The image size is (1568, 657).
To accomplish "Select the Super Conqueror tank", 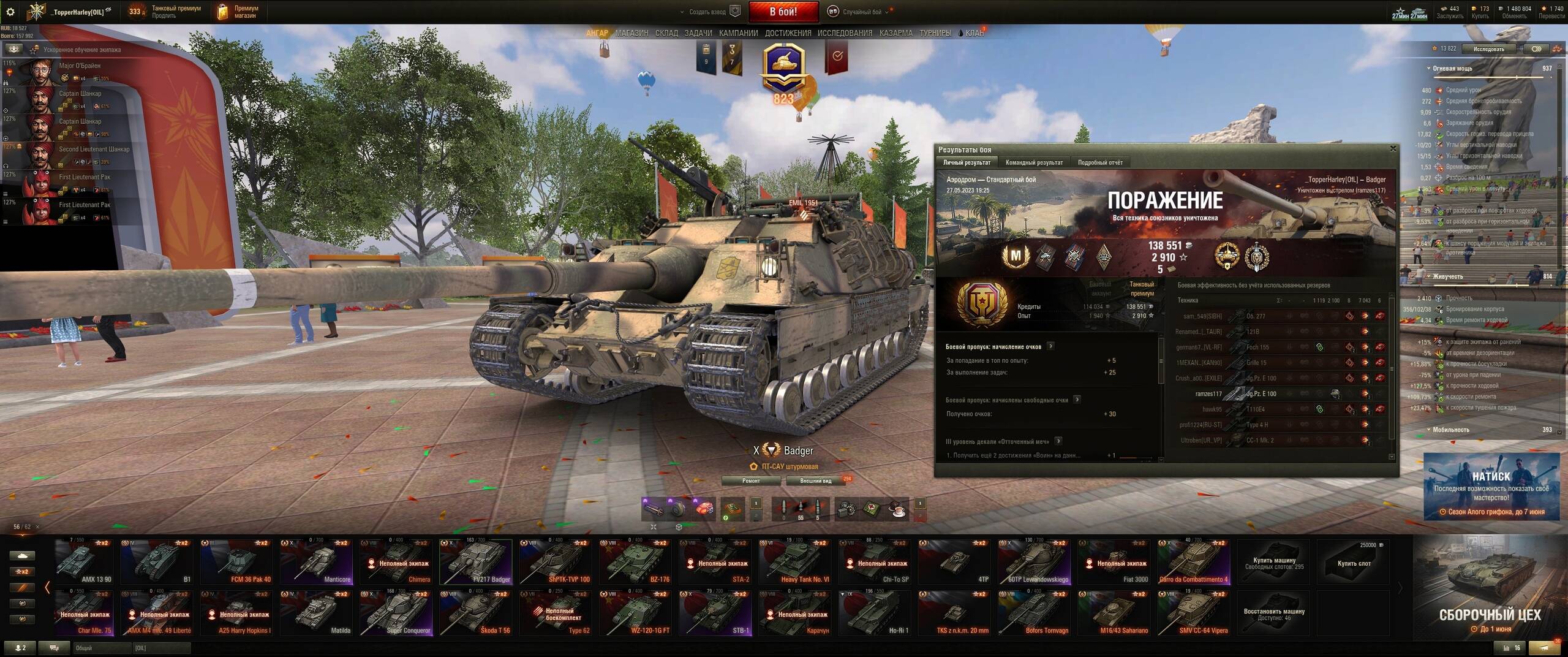I will [x=396, y=613].
